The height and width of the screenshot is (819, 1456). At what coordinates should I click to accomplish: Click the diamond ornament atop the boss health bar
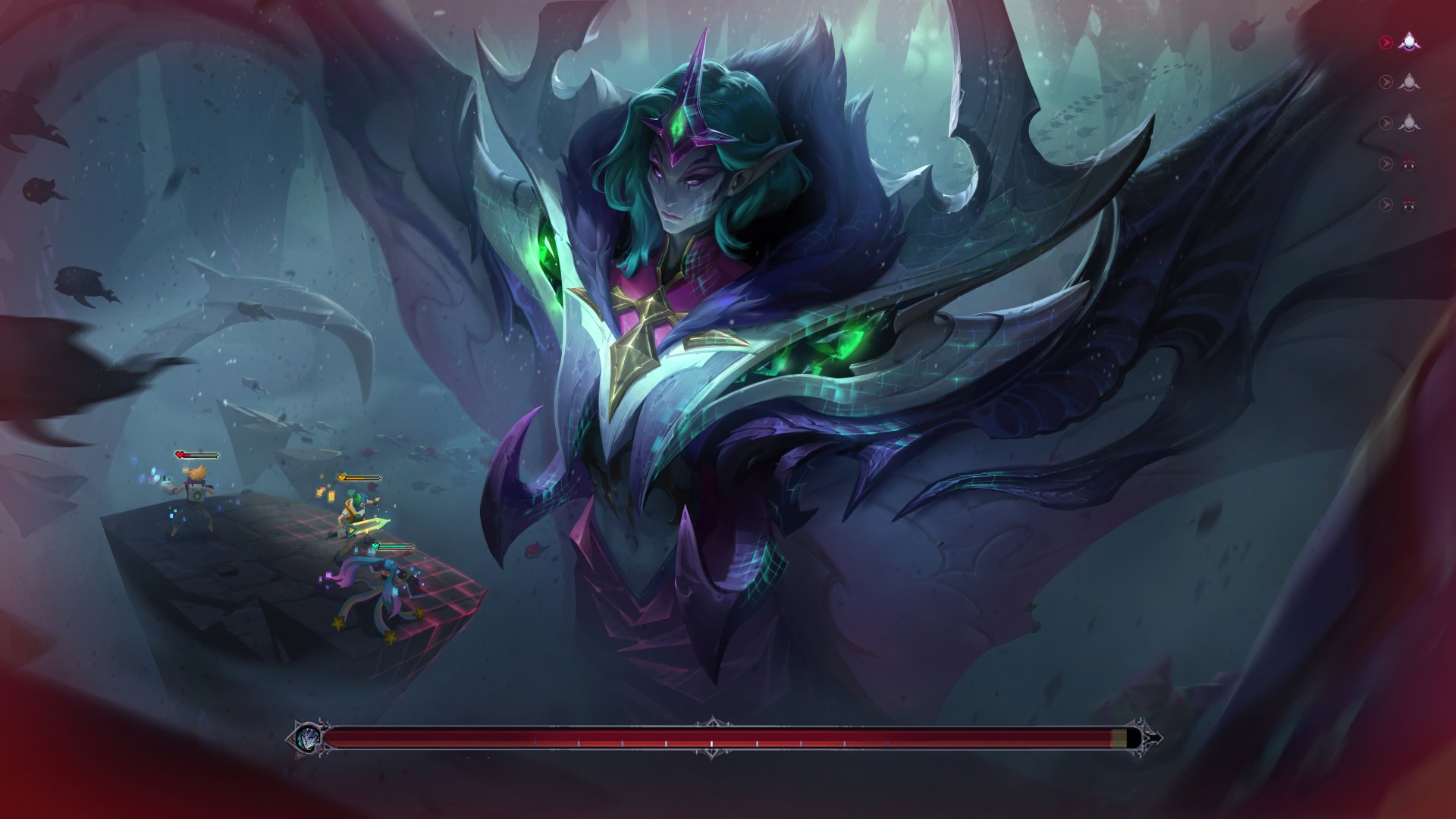[713, 719]
